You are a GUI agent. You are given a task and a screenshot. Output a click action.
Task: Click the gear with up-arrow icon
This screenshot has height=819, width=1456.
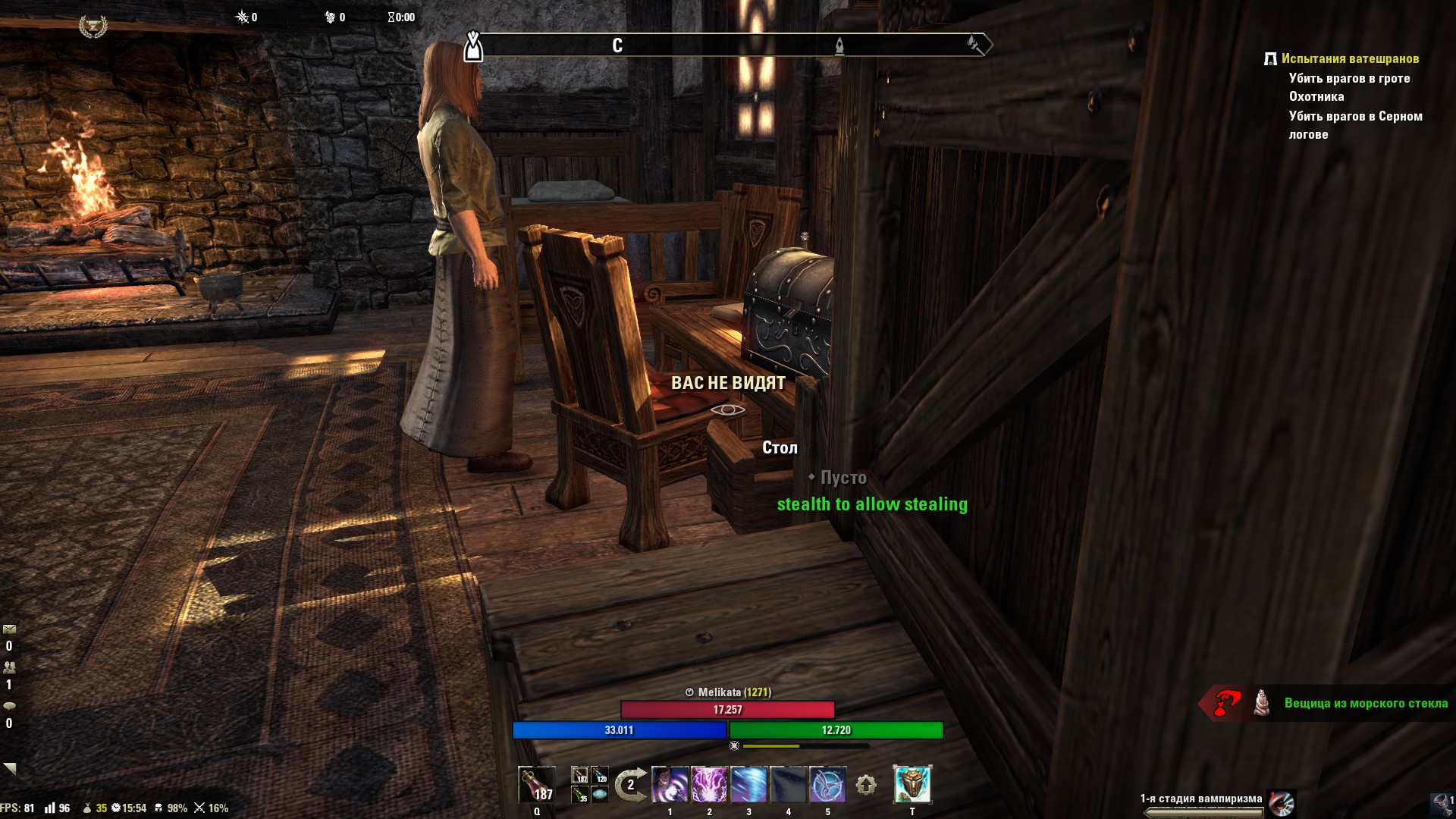coord(866,785)
